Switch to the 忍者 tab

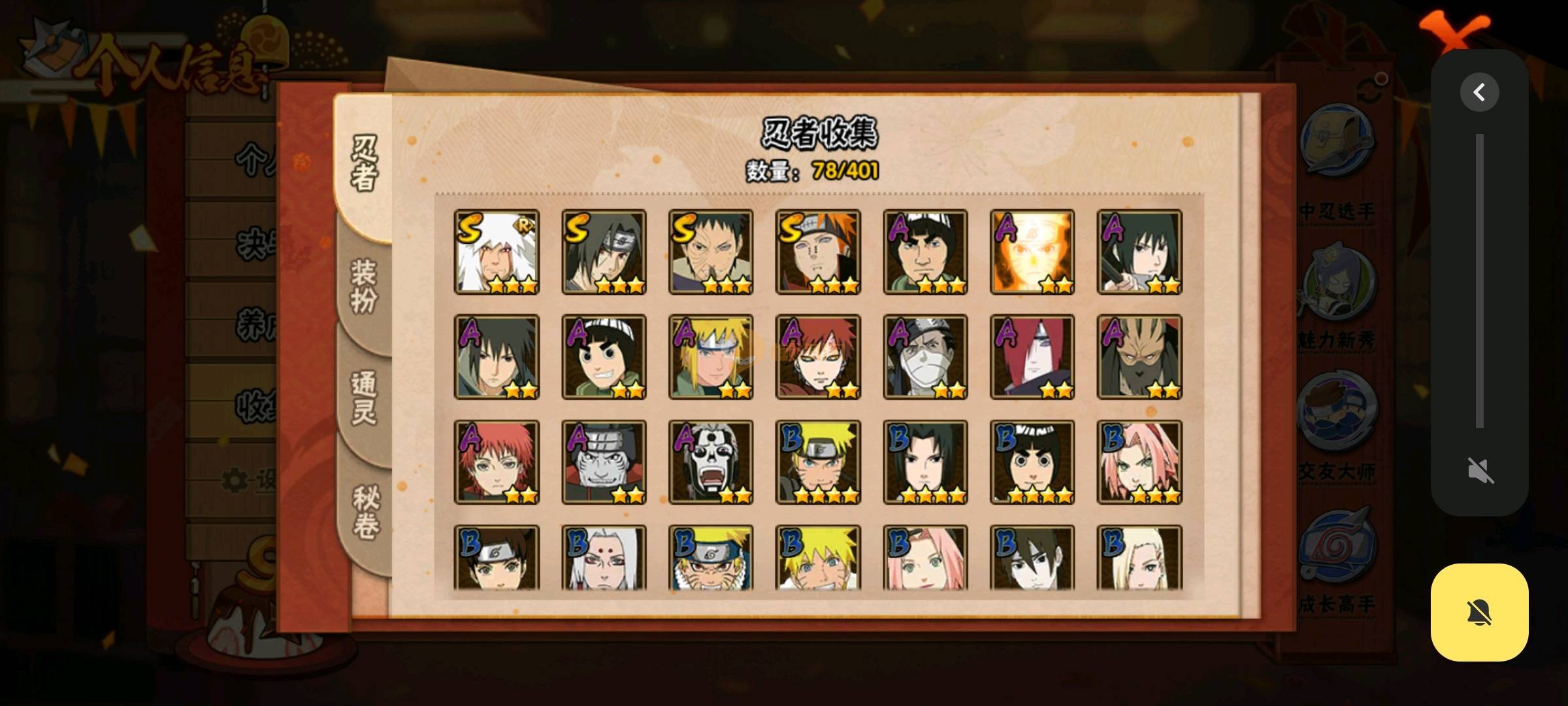pos(365,163)
